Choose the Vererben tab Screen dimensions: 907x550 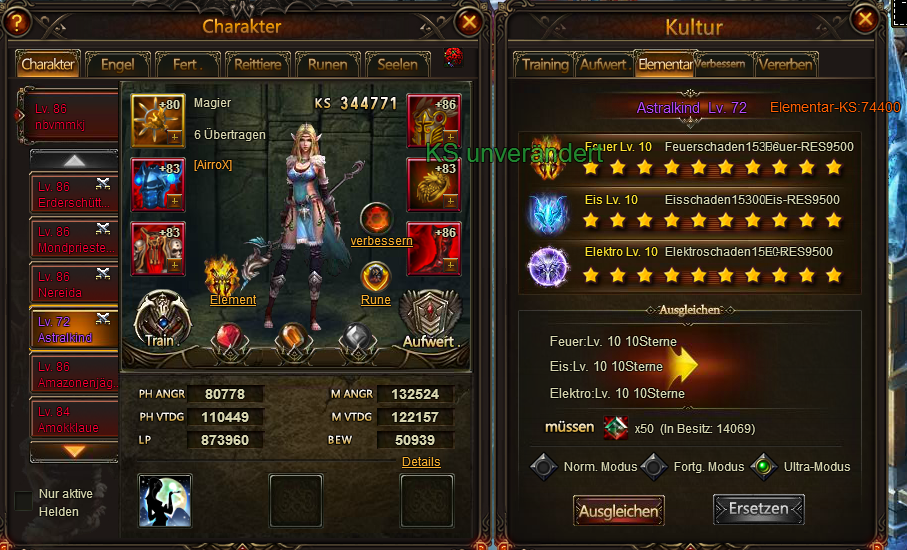pyautogui.click(x=785, y=65)
